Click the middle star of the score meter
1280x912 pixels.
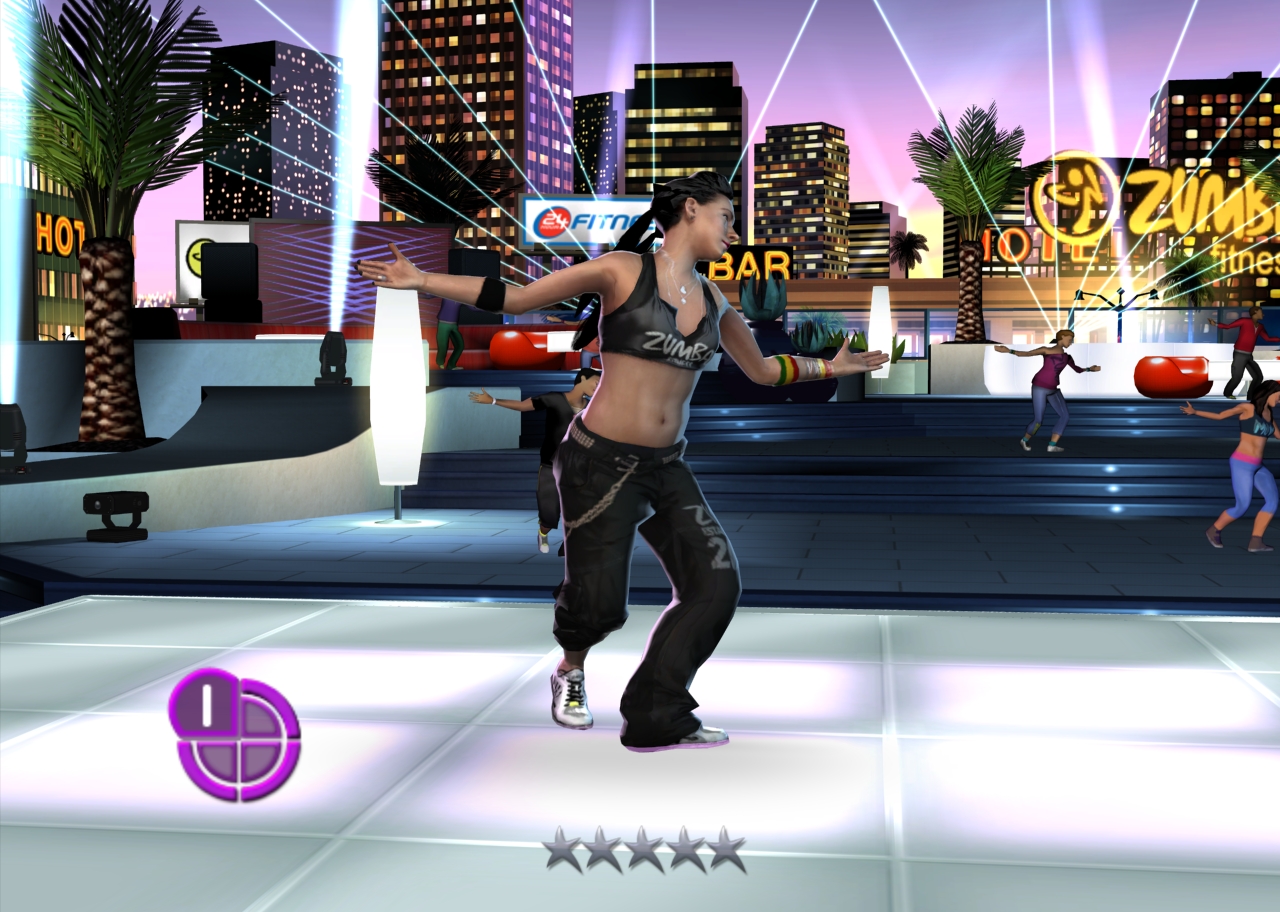[643, 848]
